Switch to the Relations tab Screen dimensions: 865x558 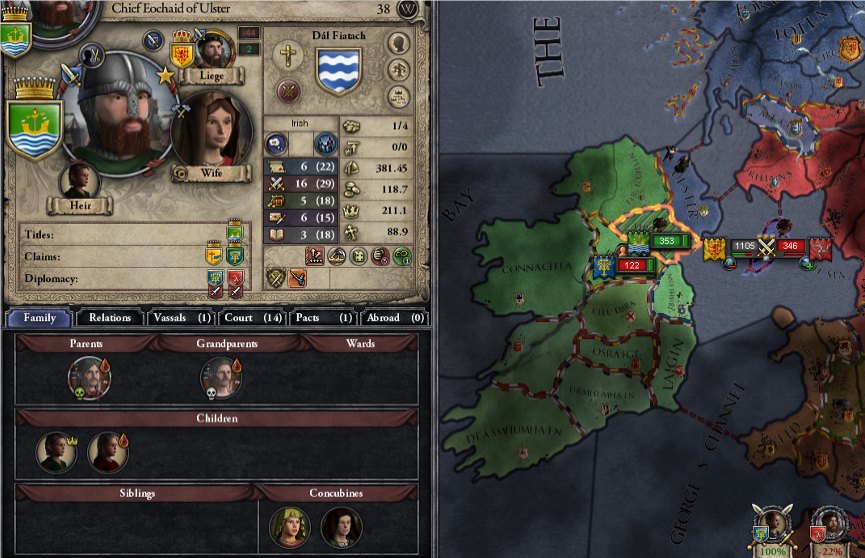(x=110, y=318)
